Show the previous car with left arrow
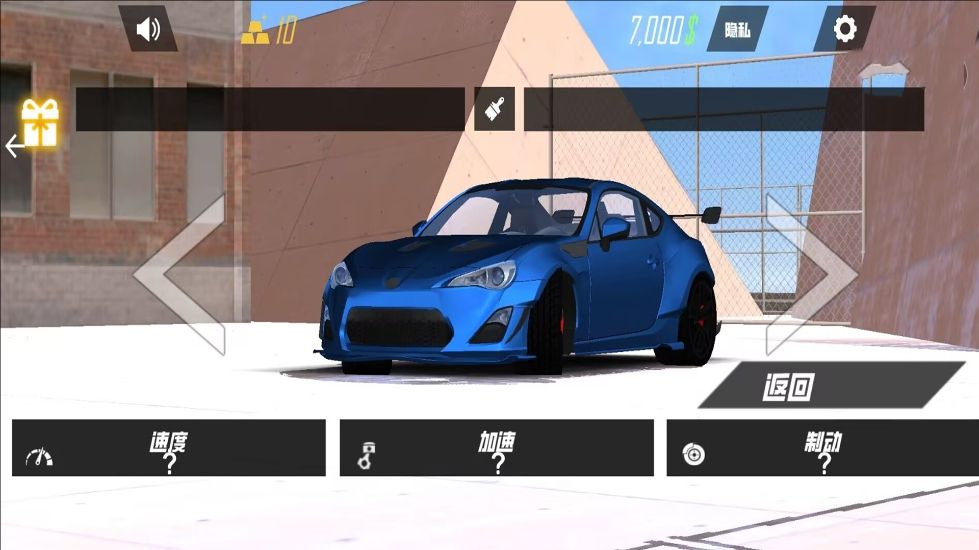 [x=182, y=273]
